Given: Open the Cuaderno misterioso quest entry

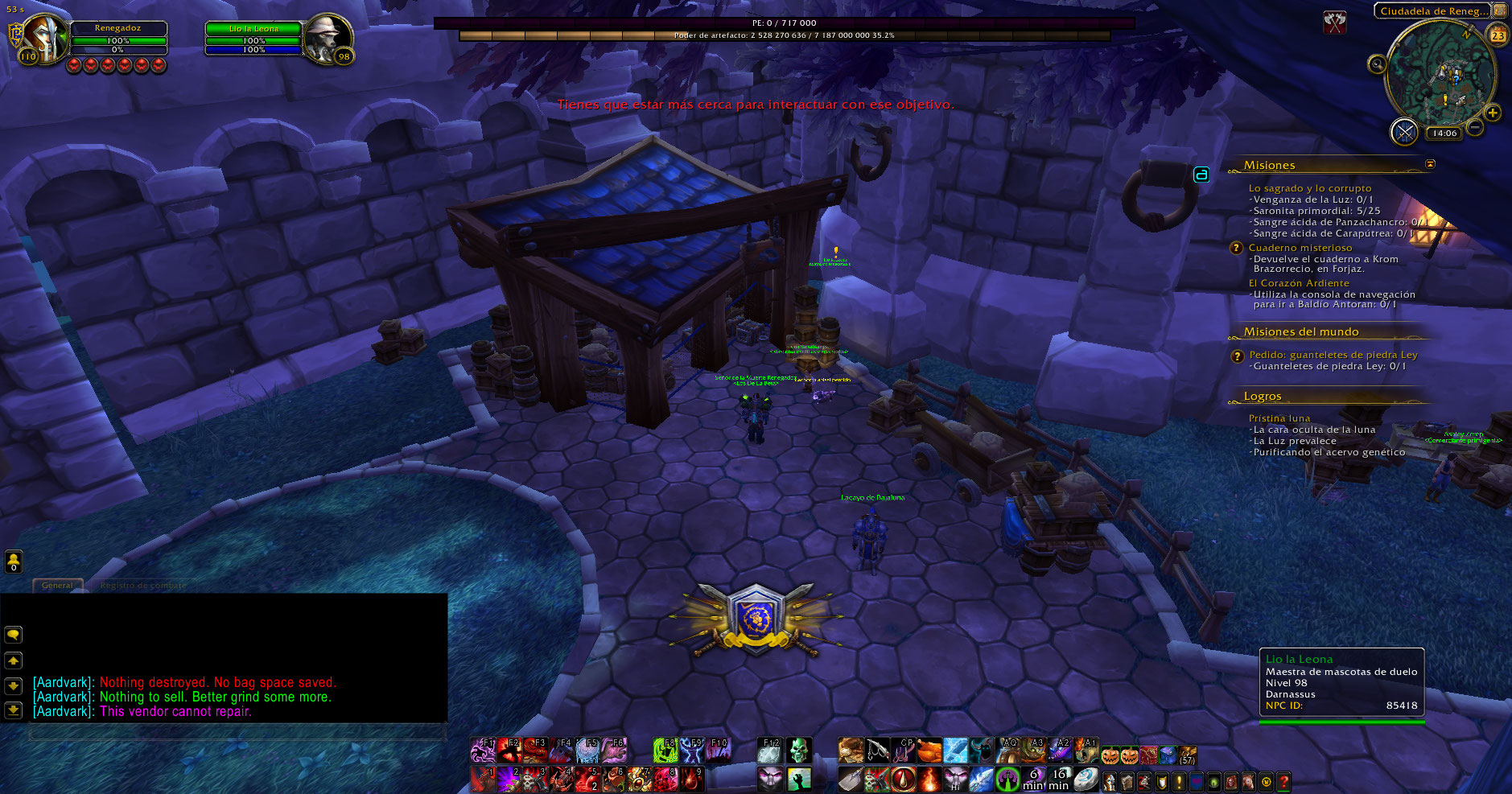Looking at the screenshot, I should [x=1300, y=248].
